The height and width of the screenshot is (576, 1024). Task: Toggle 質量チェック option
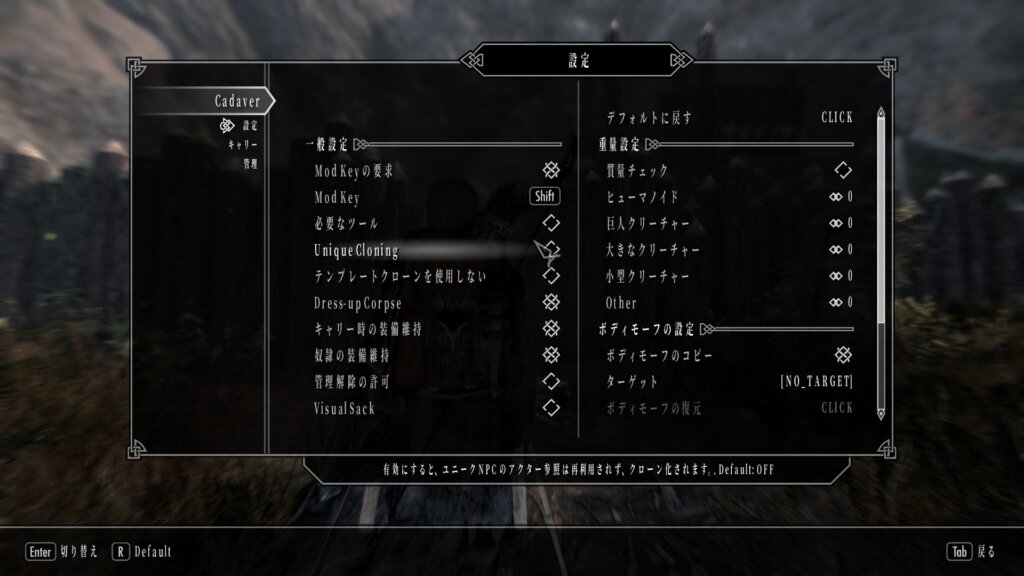point(843,171)
